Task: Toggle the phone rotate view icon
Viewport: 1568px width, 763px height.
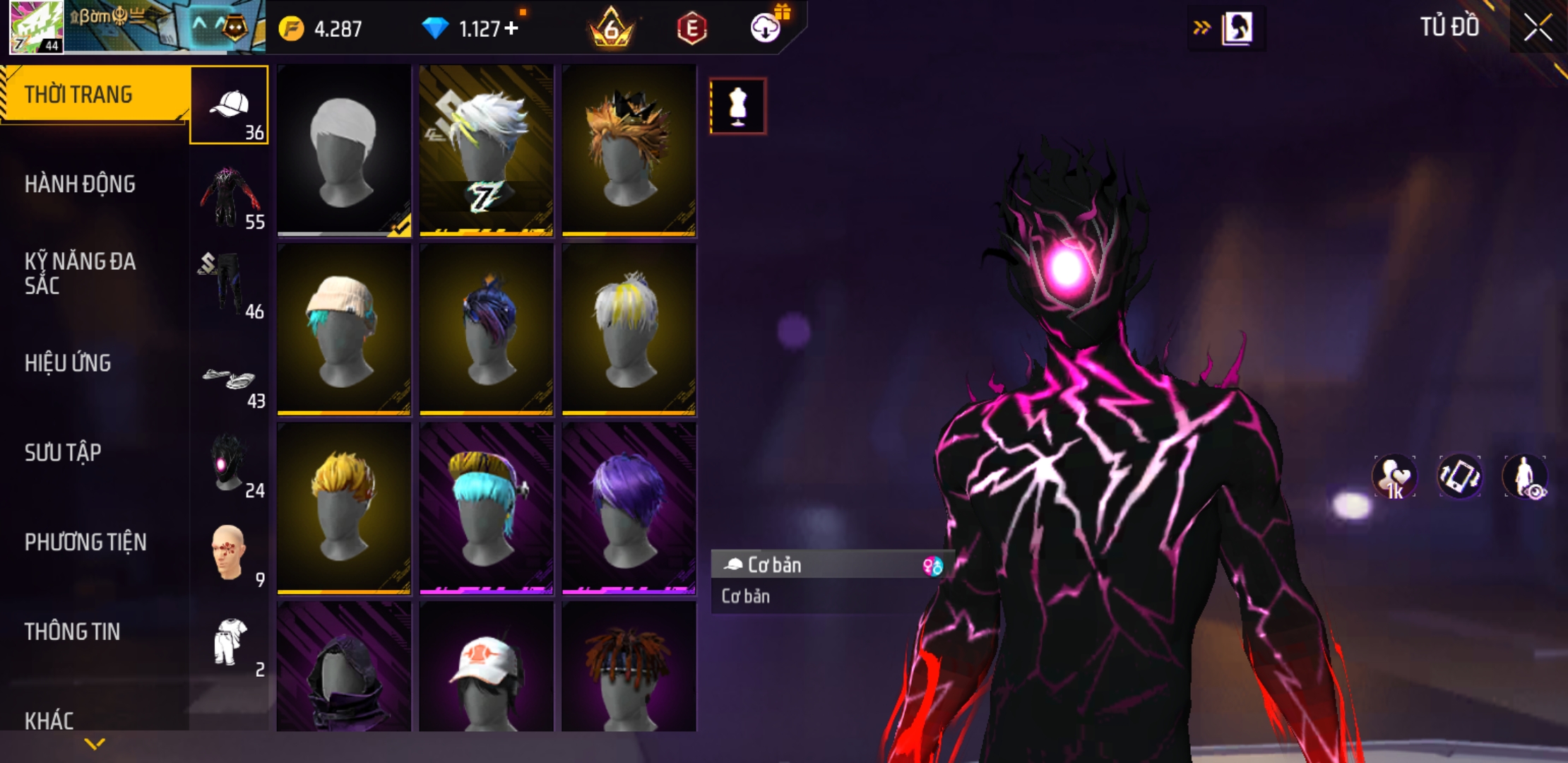Action: (x=1459, y=476)
